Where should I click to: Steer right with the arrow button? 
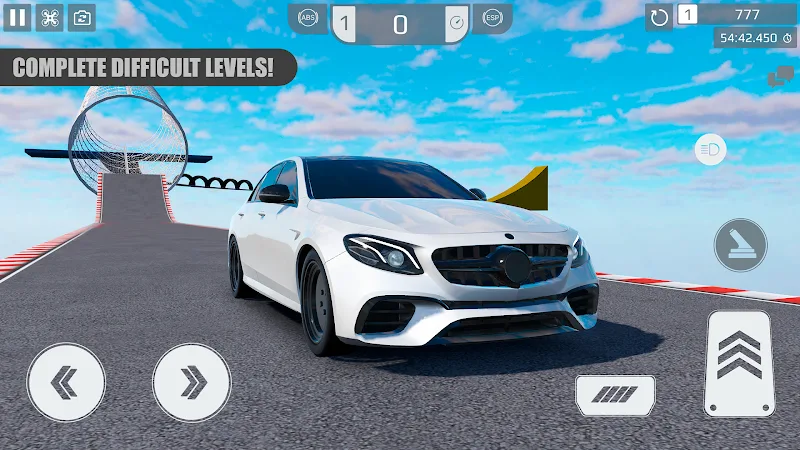coord(192,382)
